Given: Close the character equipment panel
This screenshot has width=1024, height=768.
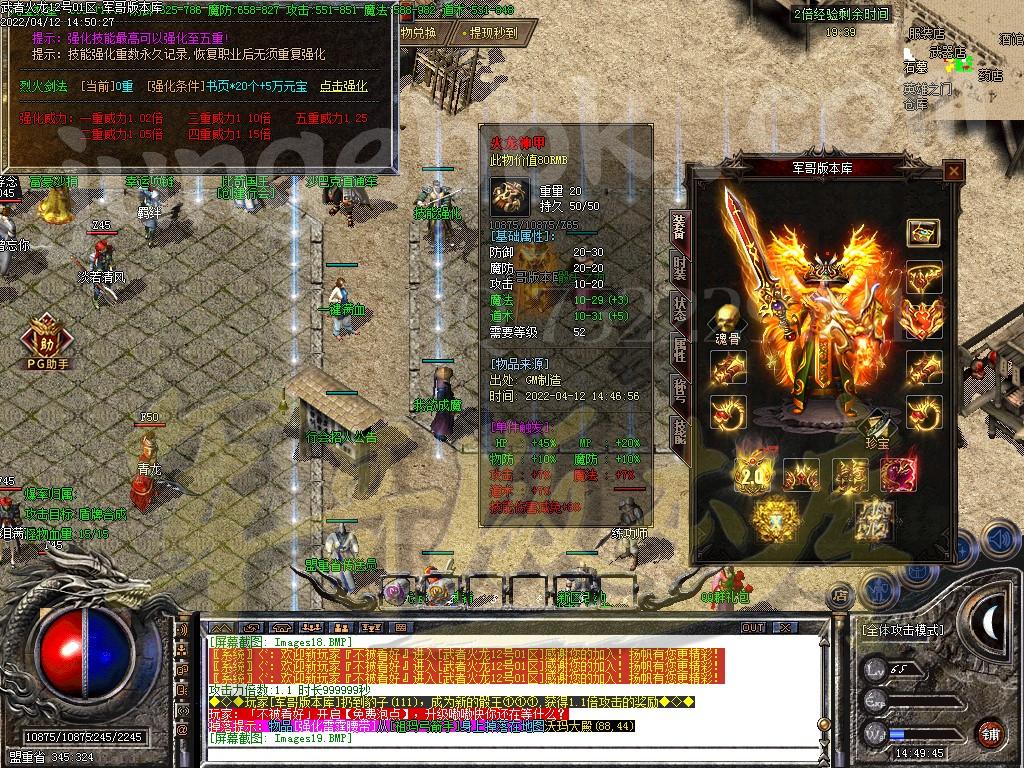Looking at the screenshot, I should (x=954, y=171).
